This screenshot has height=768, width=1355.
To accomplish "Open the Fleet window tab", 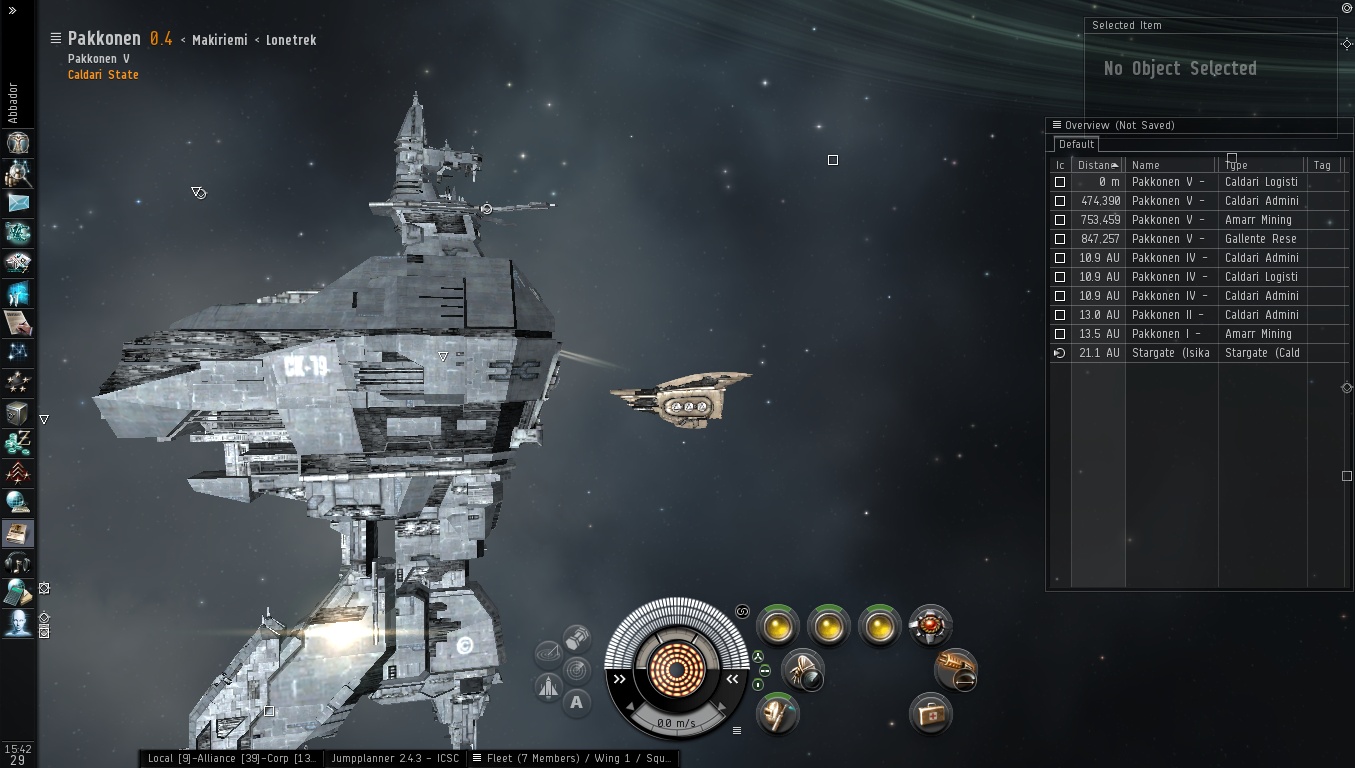I will point(577,758).
